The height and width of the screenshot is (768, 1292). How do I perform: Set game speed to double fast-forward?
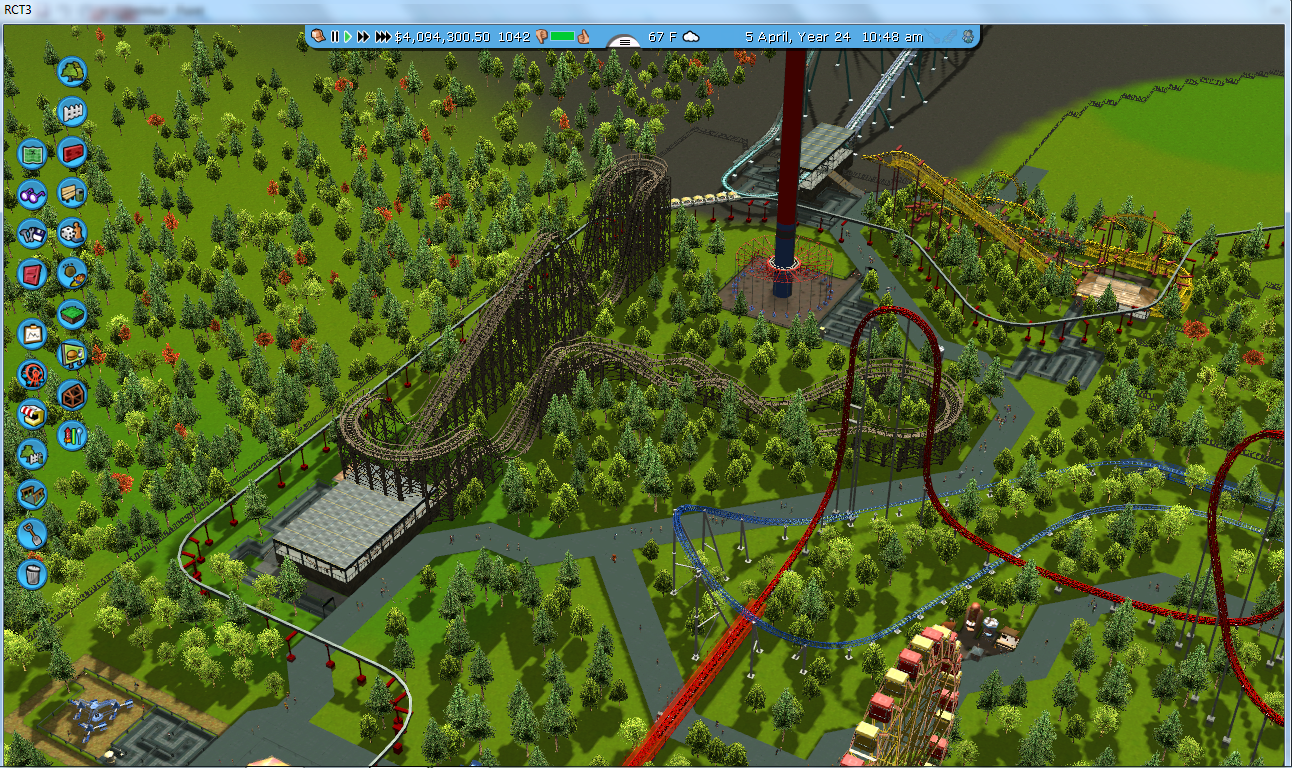click(x=364, y=37)
